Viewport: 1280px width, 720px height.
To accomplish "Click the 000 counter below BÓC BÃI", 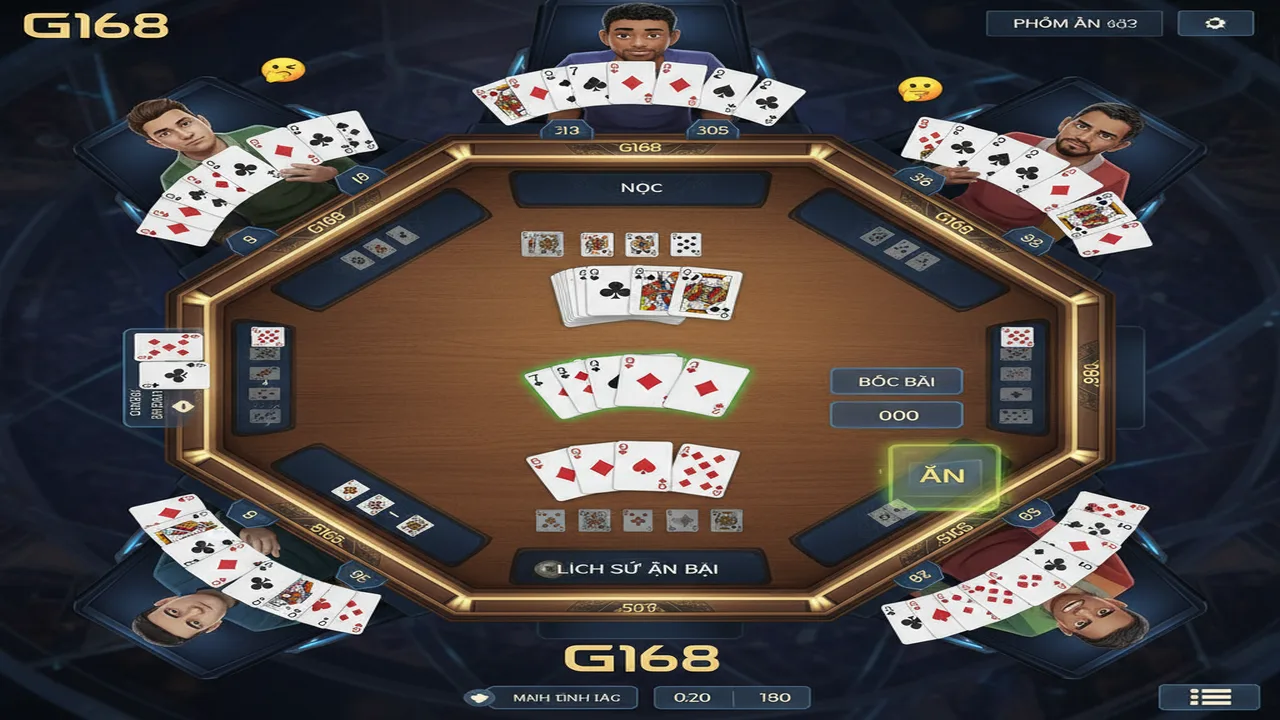I will [895, 414].
